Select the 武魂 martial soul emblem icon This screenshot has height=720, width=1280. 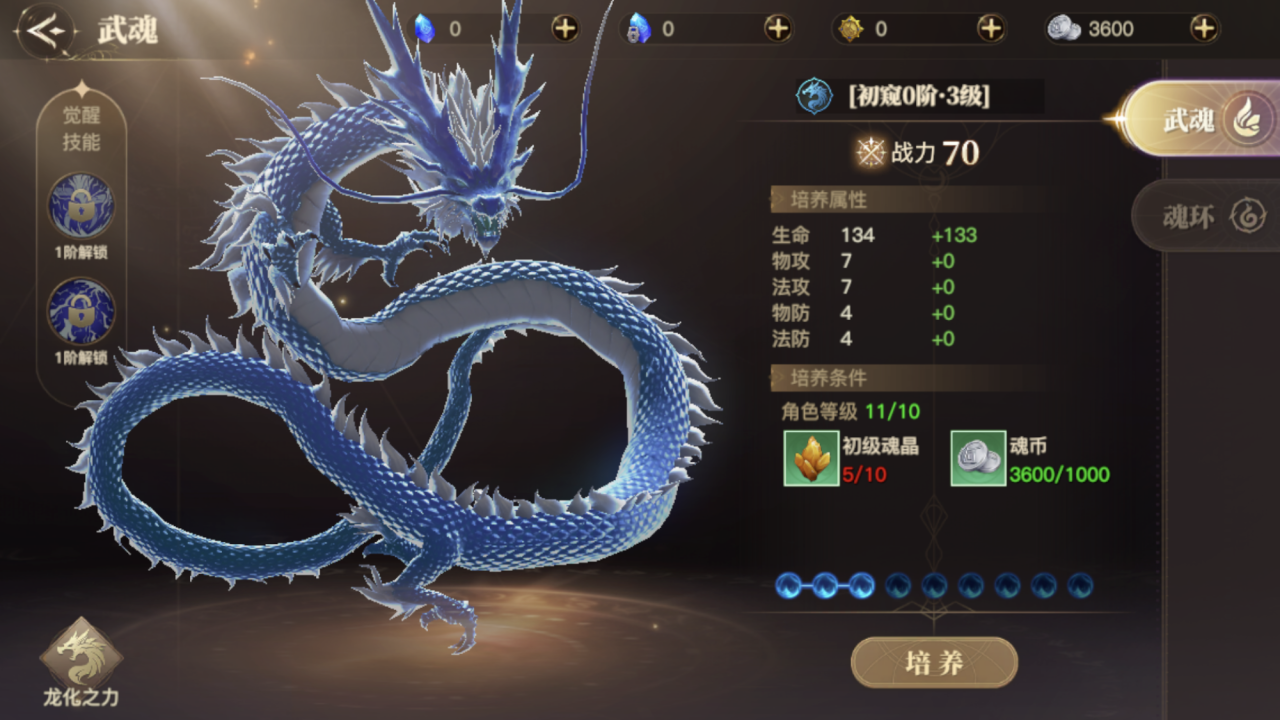click(x=813, y=96)
